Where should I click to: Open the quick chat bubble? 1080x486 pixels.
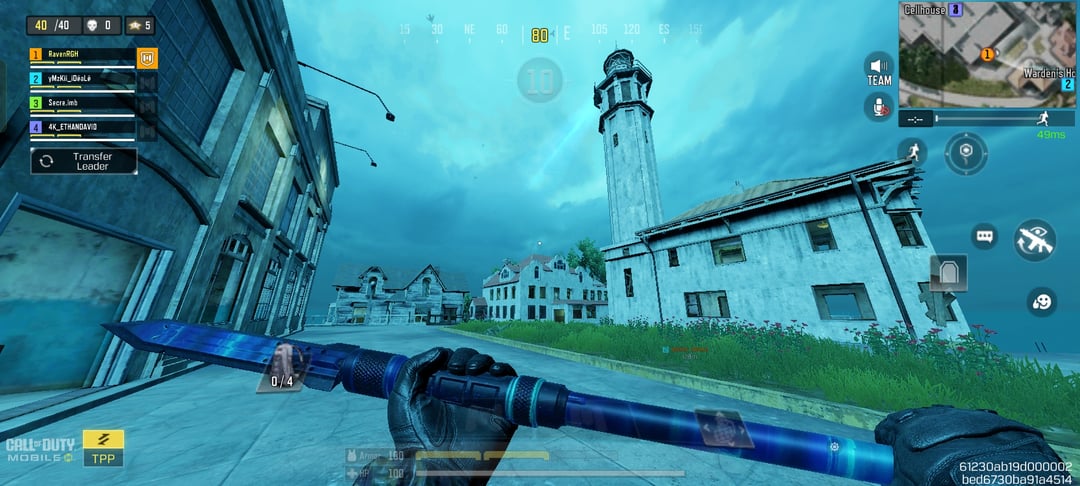pos(985,237)
